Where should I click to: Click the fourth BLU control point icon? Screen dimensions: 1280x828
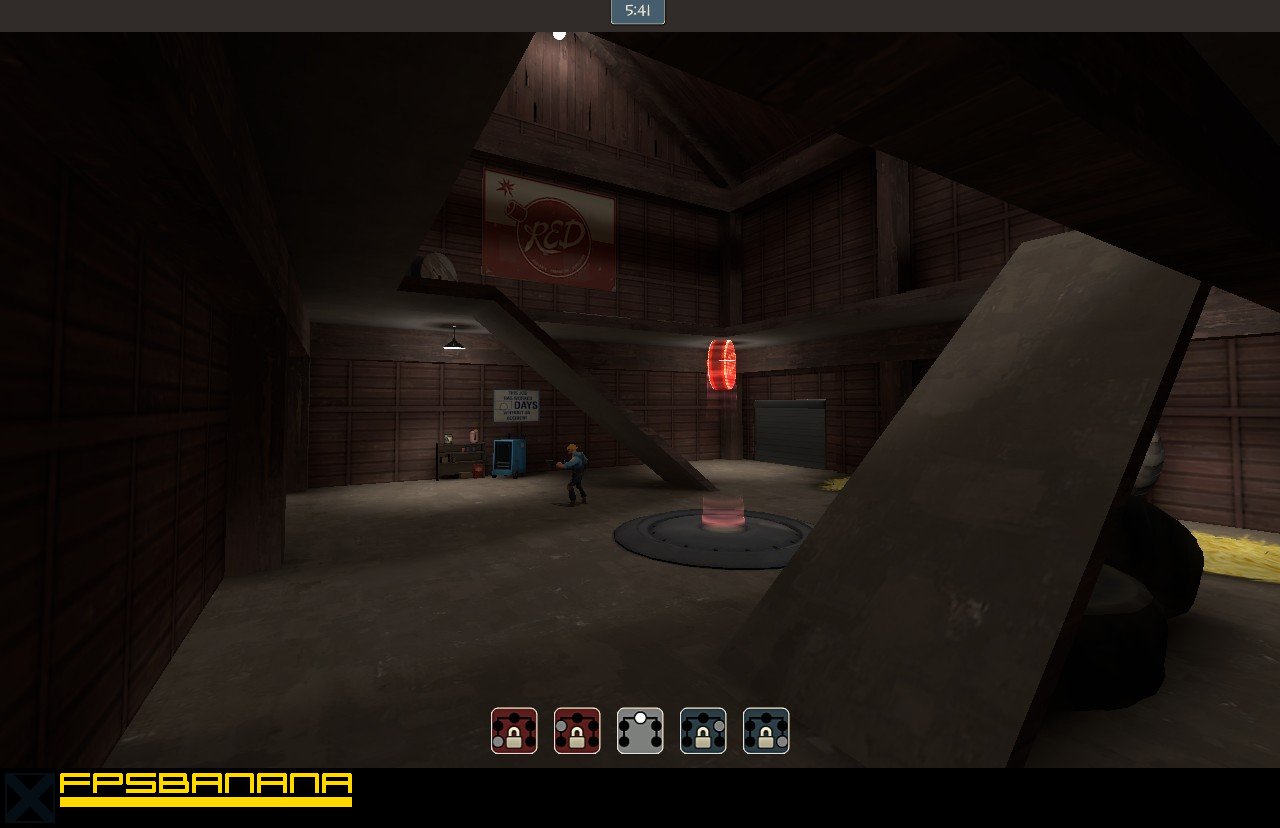(704, 730)
